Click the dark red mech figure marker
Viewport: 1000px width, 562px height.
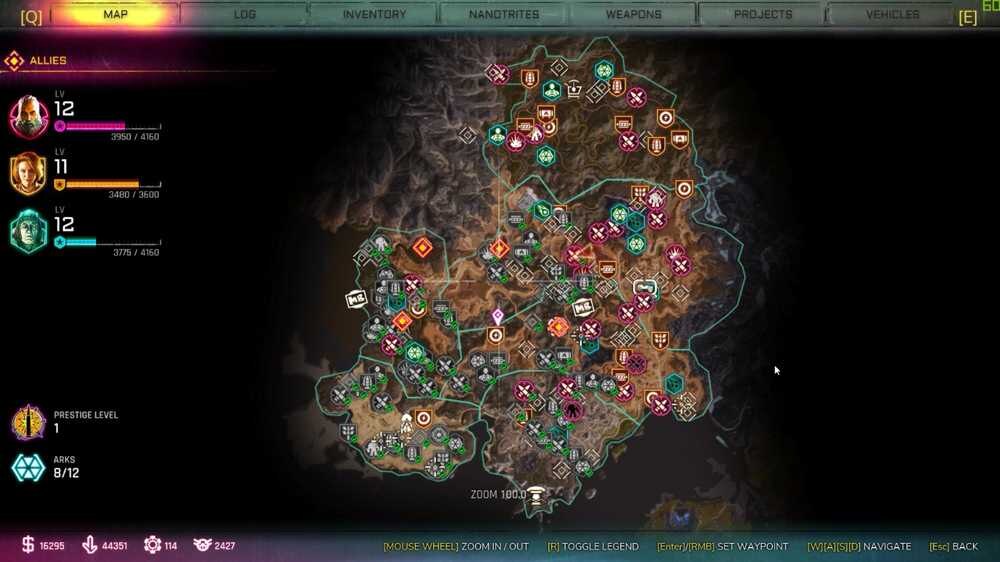click(572, 410)
